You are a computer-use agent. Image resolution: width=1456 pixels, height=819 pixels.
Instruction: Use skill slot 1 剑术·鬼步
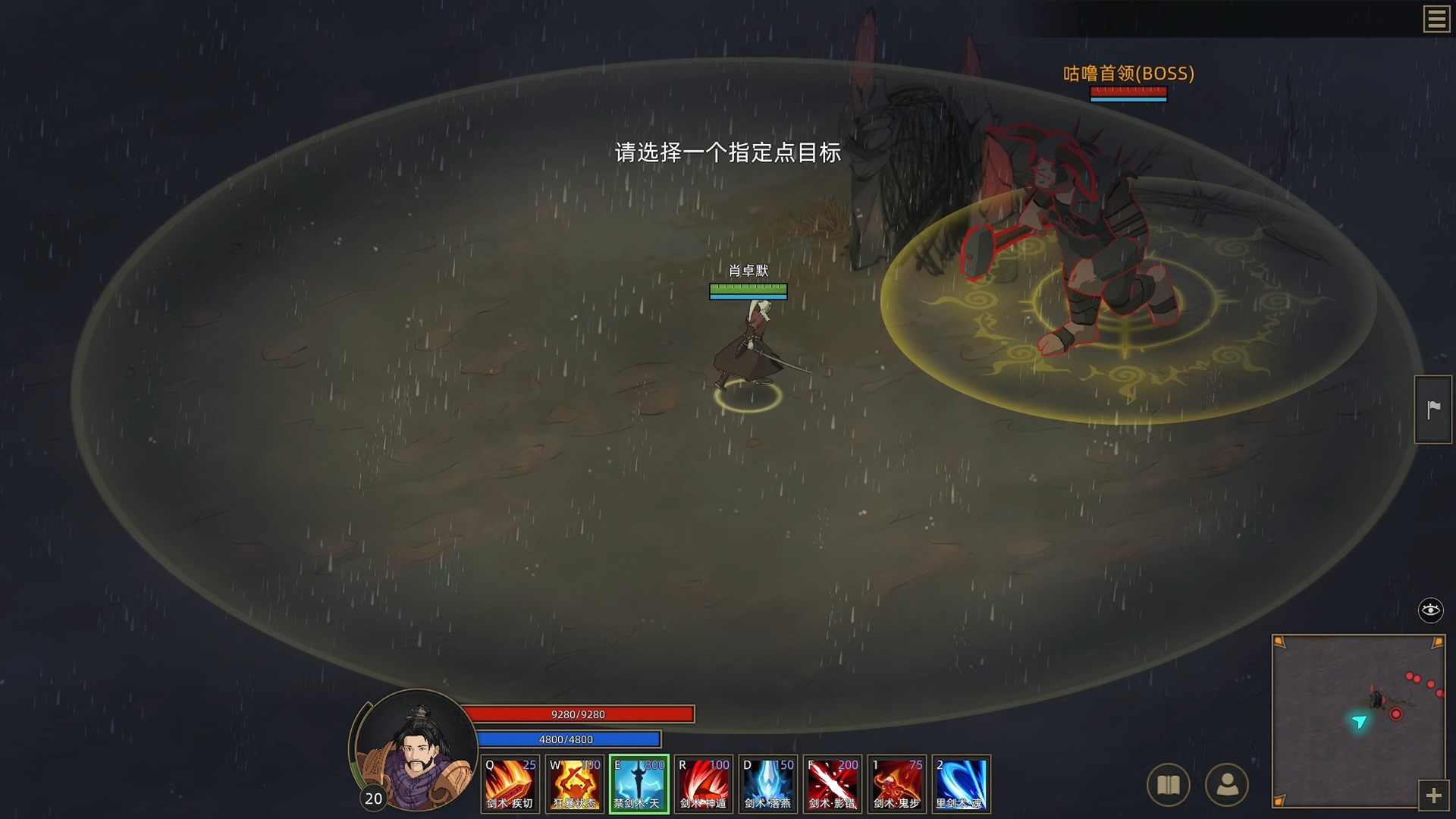[x=896, y=784]
